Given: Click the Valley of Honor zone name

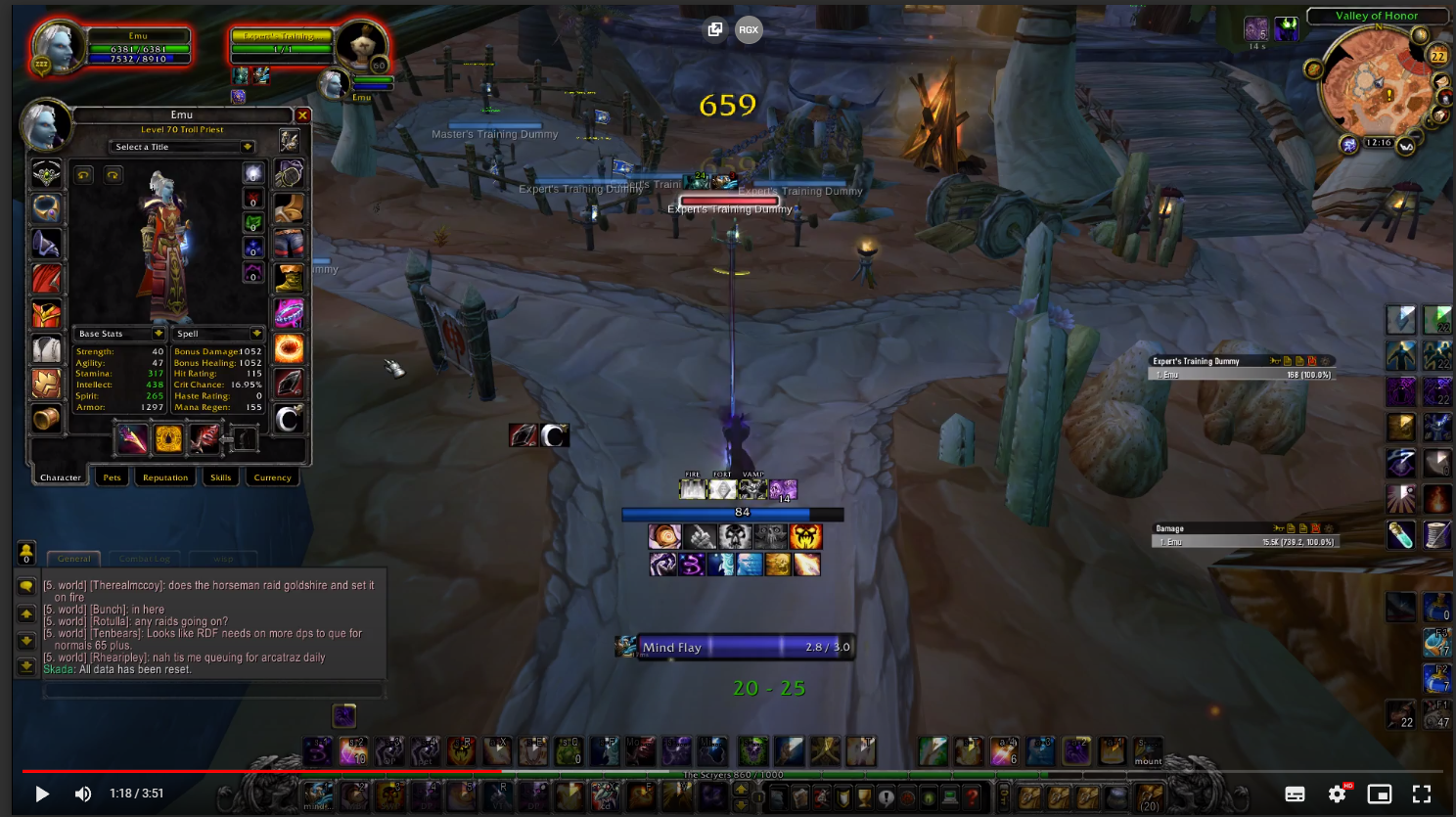Looking at the screenshot, I should click(x=1377, y=16).
